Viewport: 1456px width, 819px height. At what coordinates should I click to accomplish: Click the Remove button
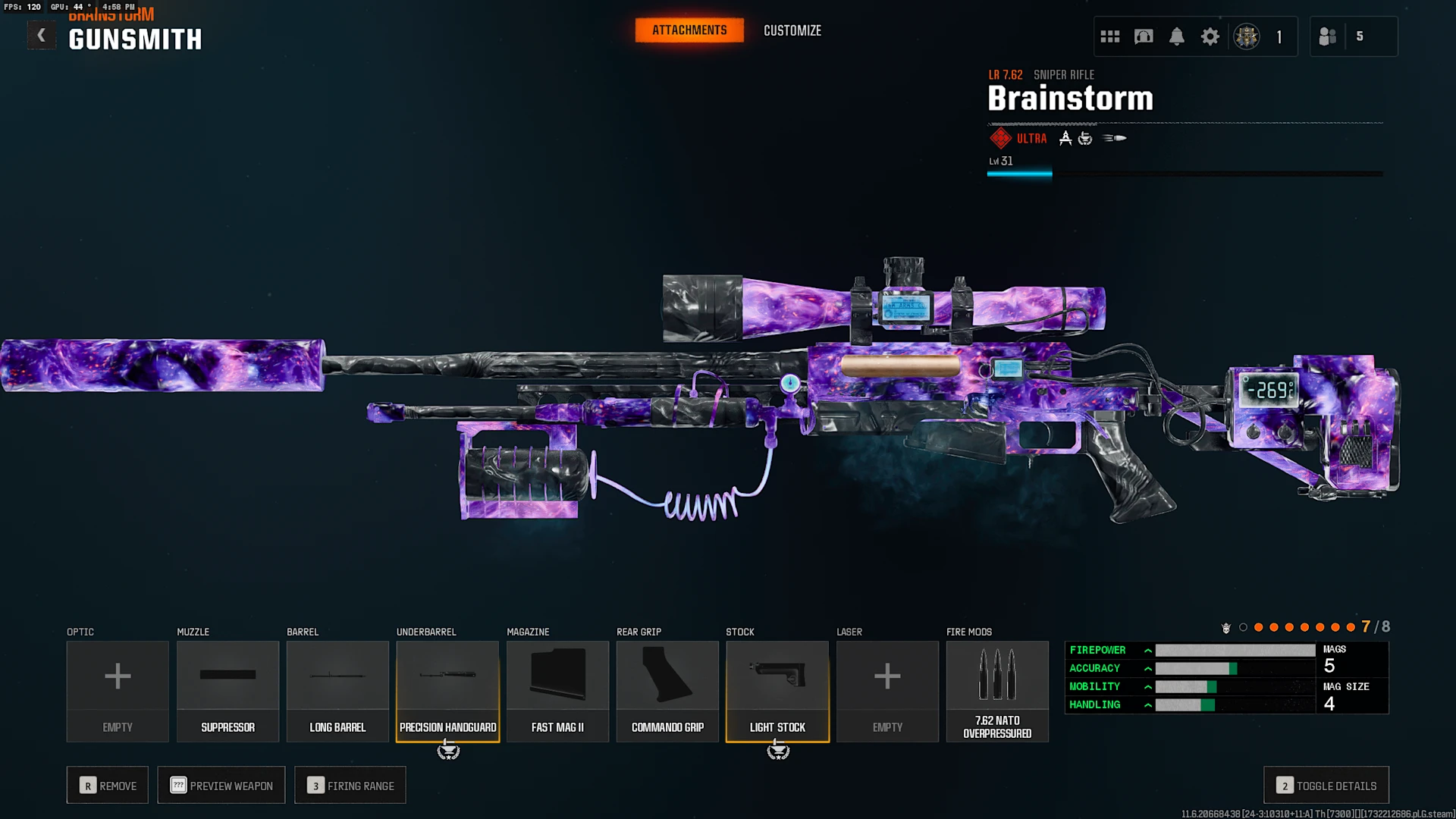pos(108,786)
